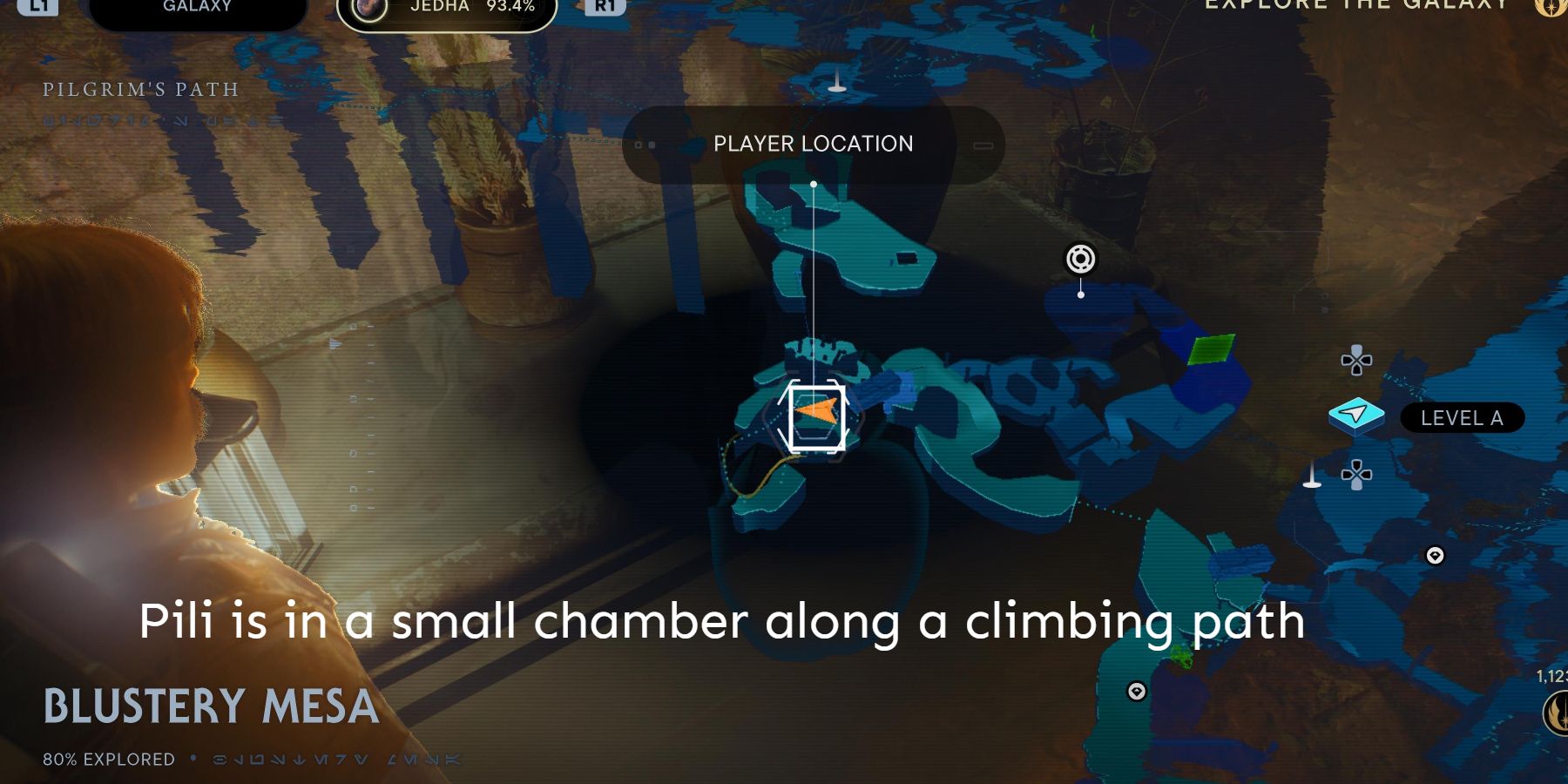The height and width of the screenshot is (784, 1568).
Task: Click the PLAYER LOCATION label pill
Action: click(x=814, y=145)
